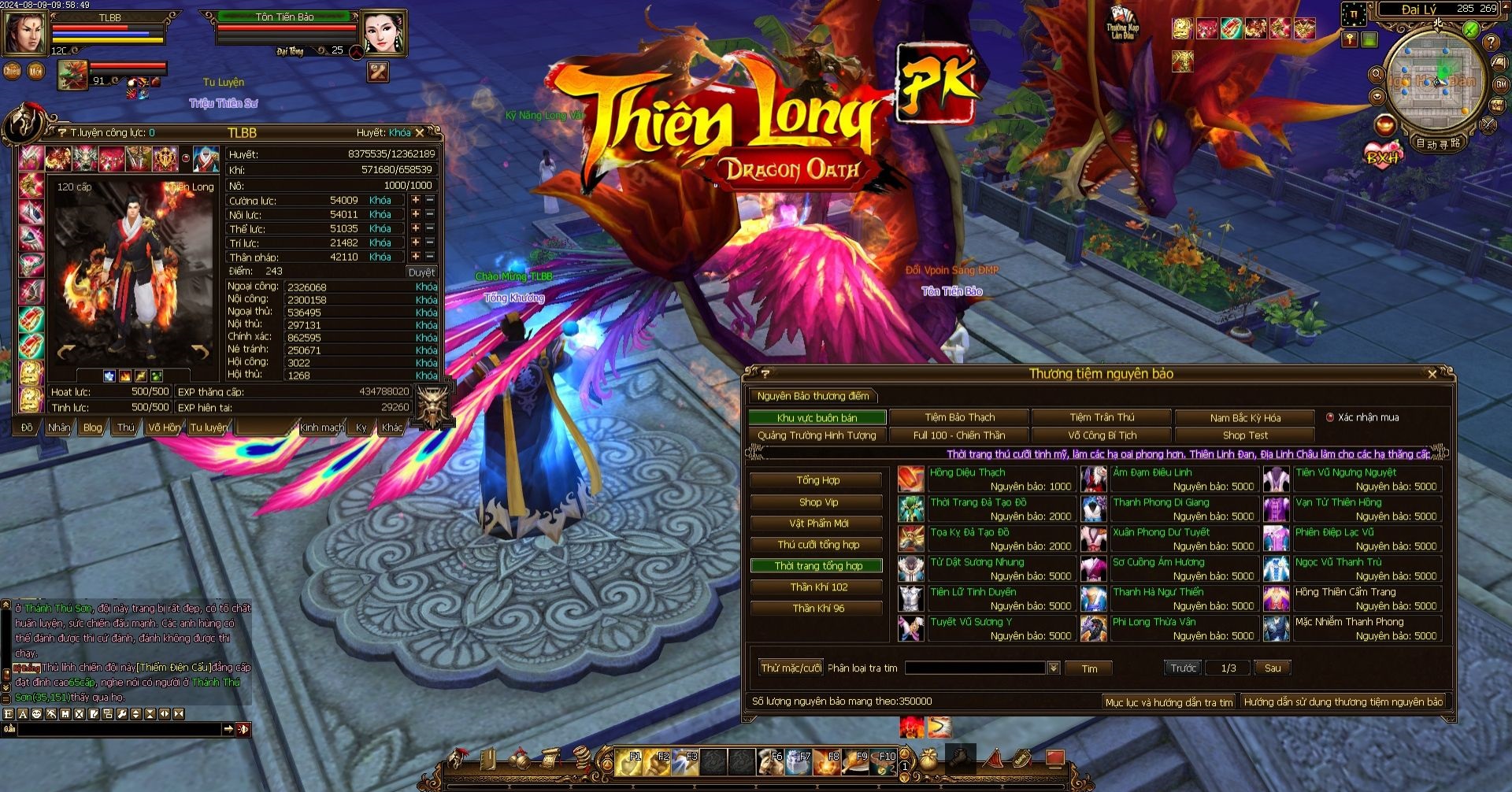
Task: Switch to the Tiệm Bảo Thạch tab
Action: click(x=959, y=417)
